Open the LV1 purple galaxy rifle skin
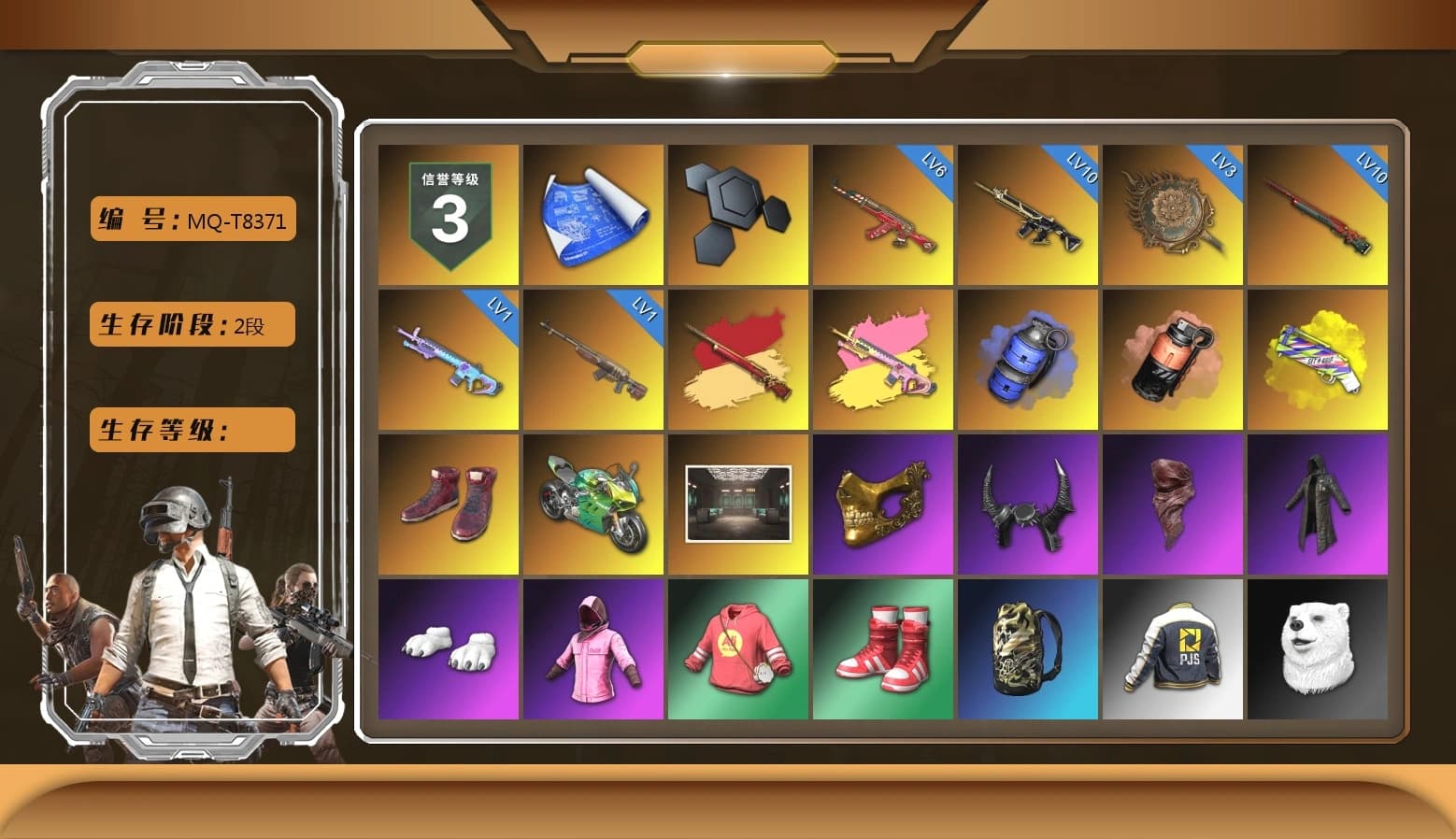This screenshot has height=839, width=1456. pyautogui.click(x=449, y=360)
